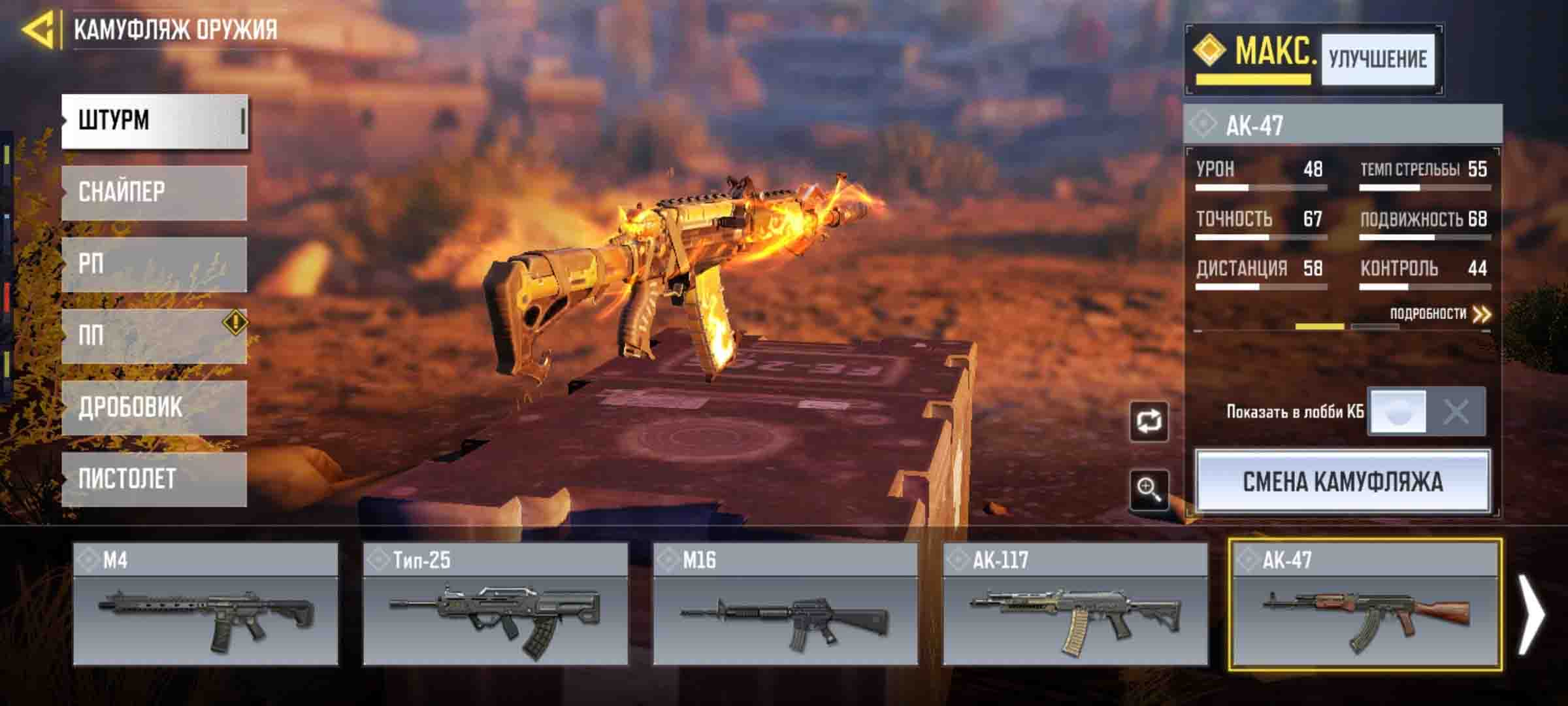Open the РП weapon category
Image resolution: width=1568 pixels, height=706 pixels.
click(x=154, y=264)
